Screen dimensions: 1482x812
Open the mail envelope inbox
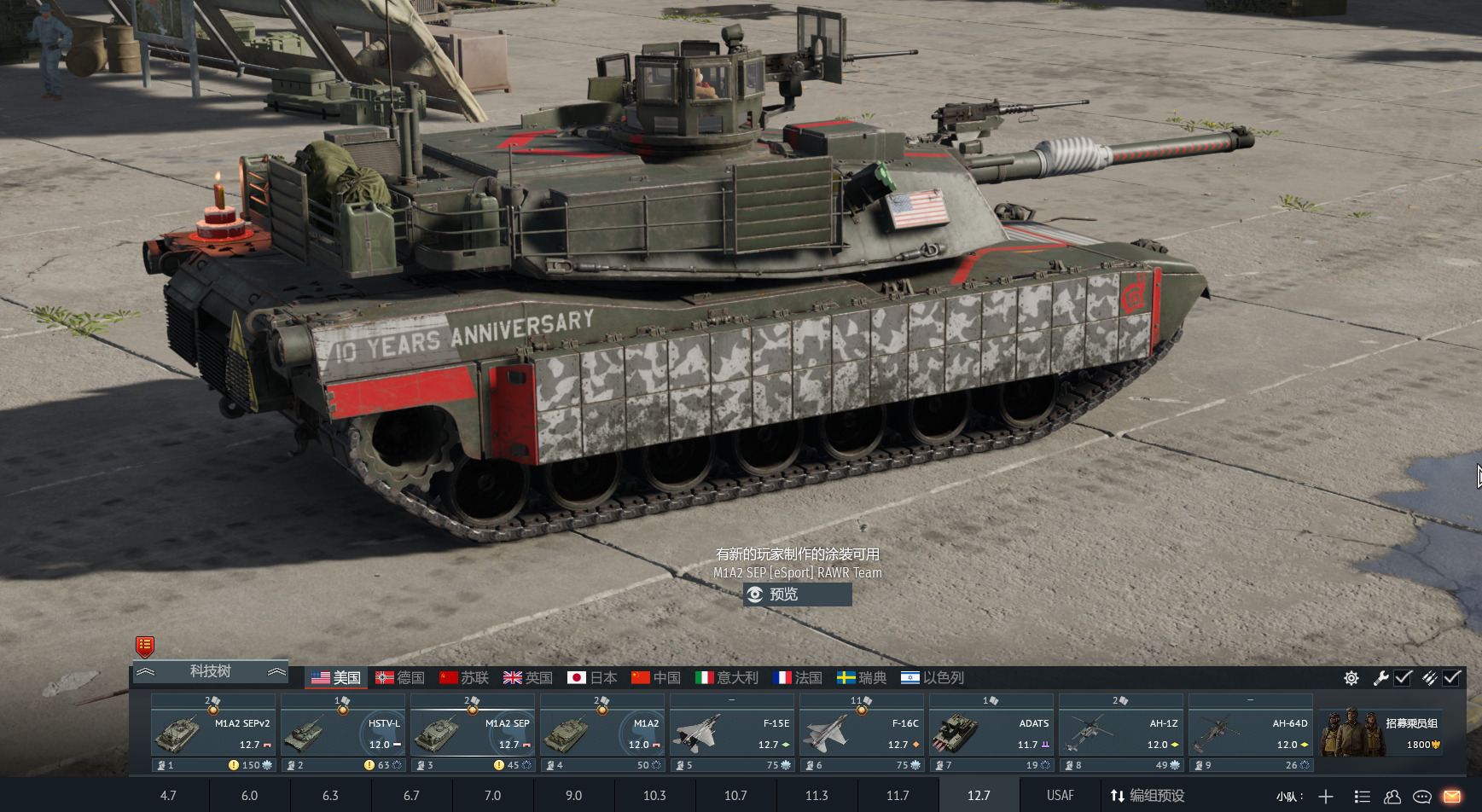coord(1452,797)
